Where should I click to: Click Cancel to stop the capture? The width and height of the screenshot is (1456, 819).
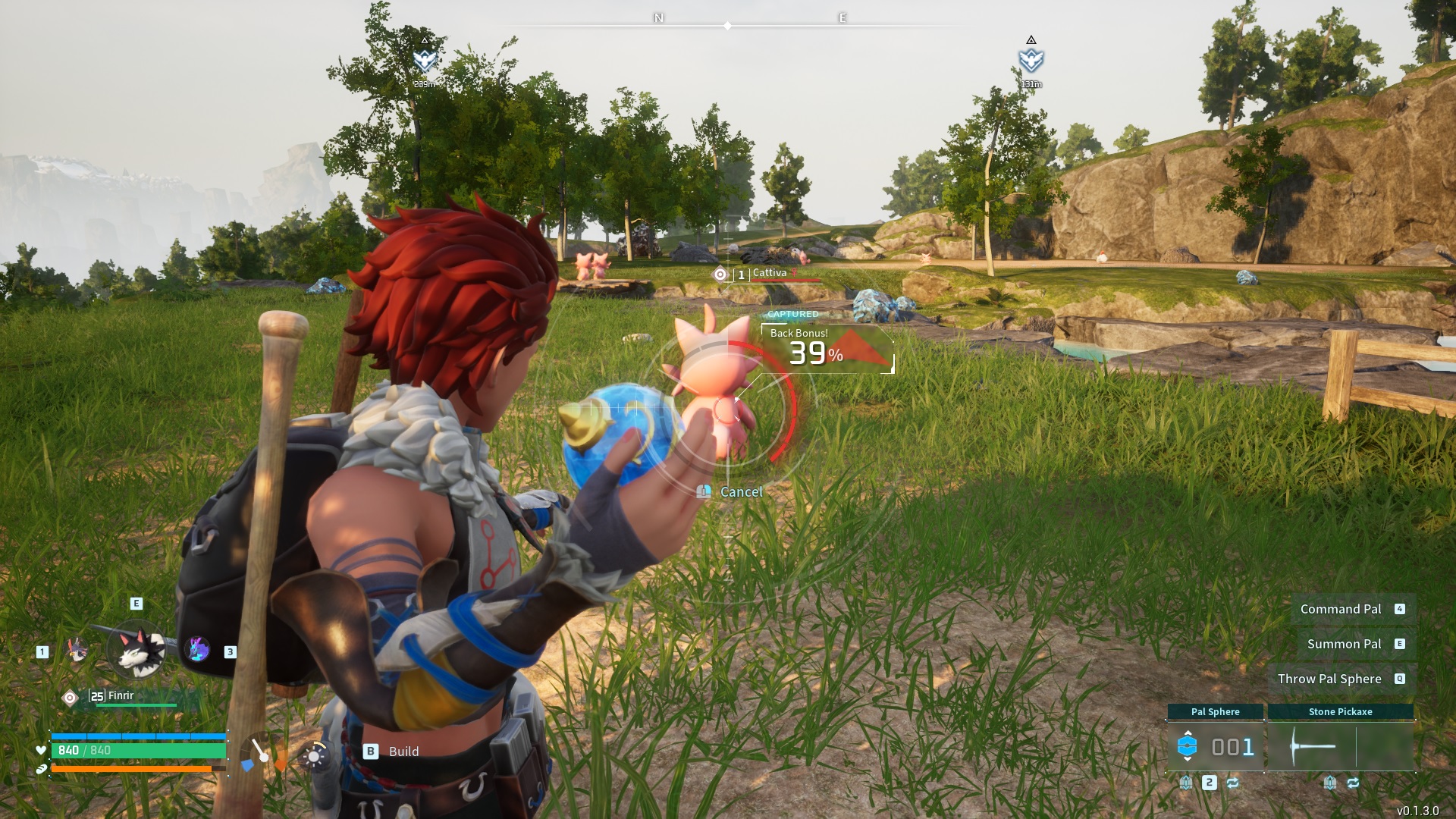739,491
